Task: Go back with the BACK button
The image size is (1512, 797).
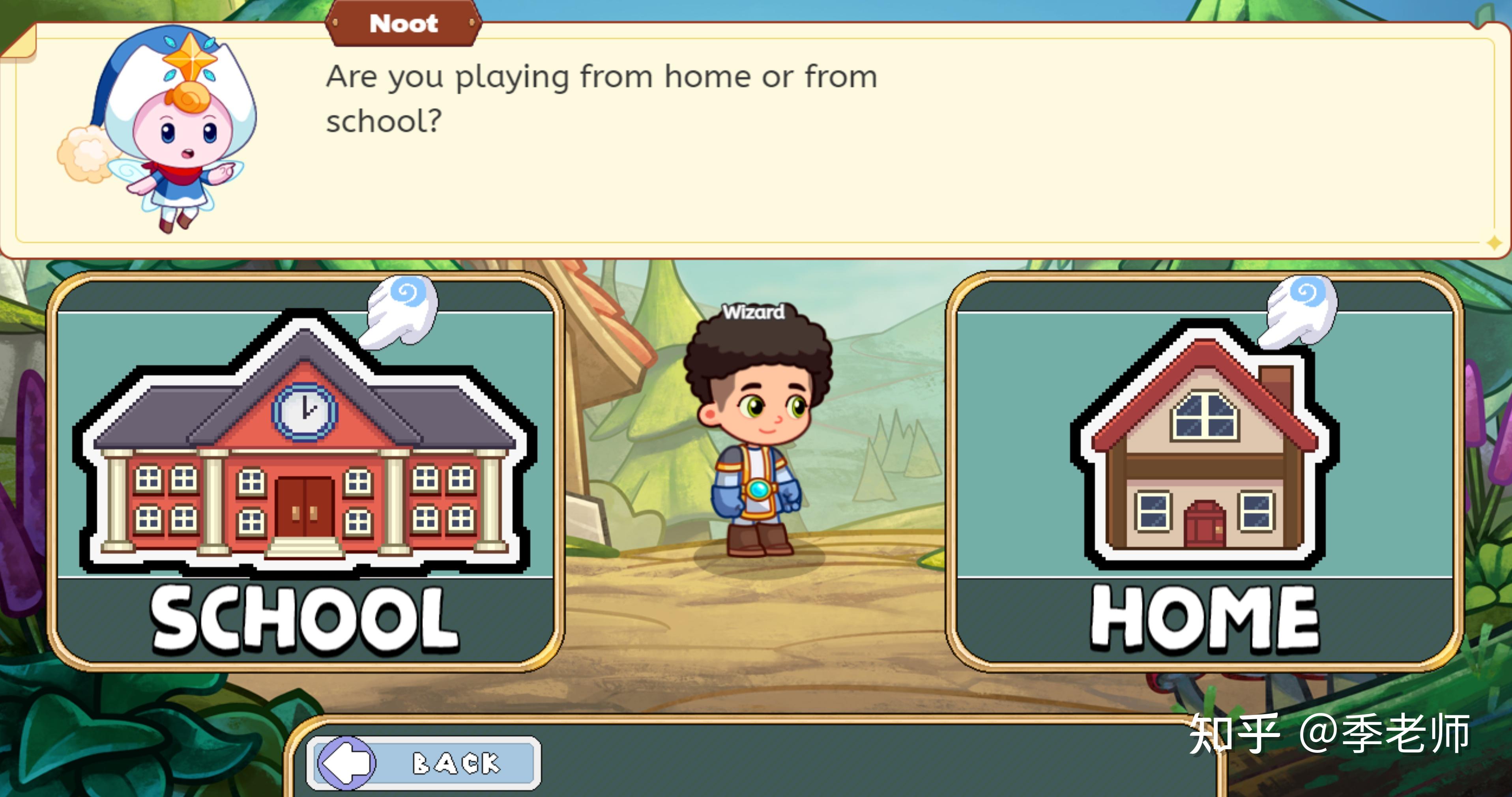Action: click(x=423, y=762)
